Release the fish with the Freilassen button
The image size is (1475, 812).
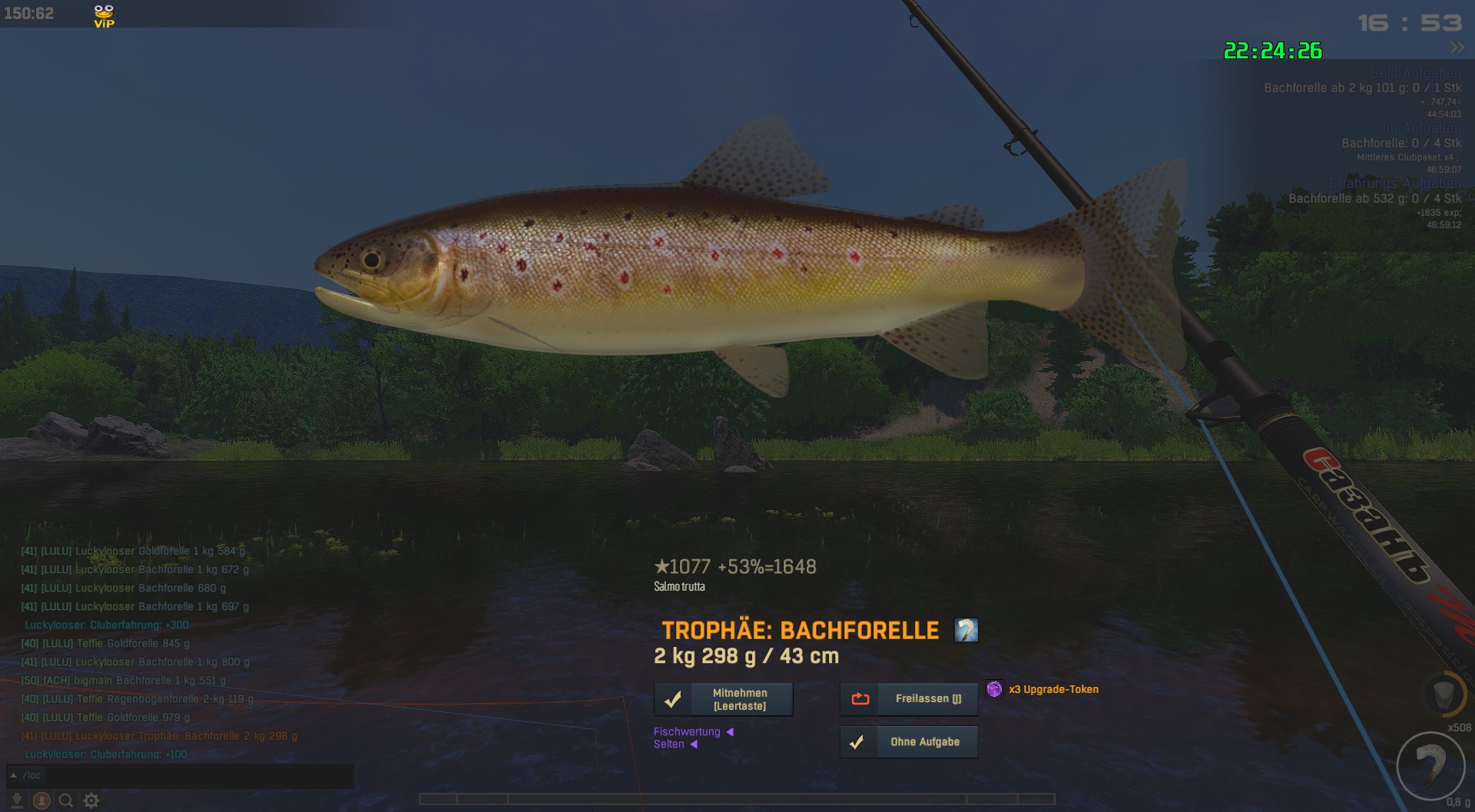[x=909, y=699]
